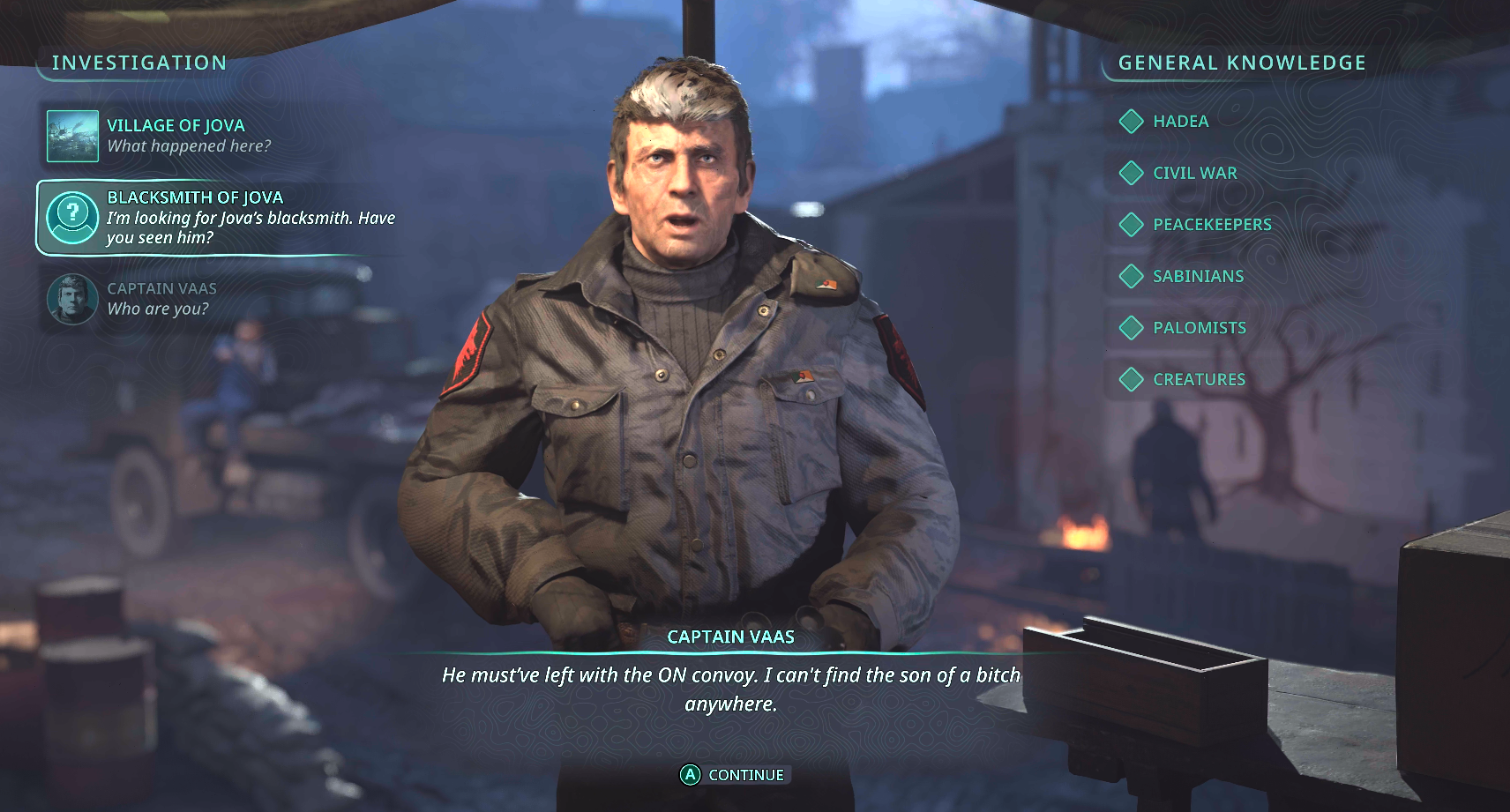
Task: Select the Creatures knowledge entry
Action: (1199, 379)
